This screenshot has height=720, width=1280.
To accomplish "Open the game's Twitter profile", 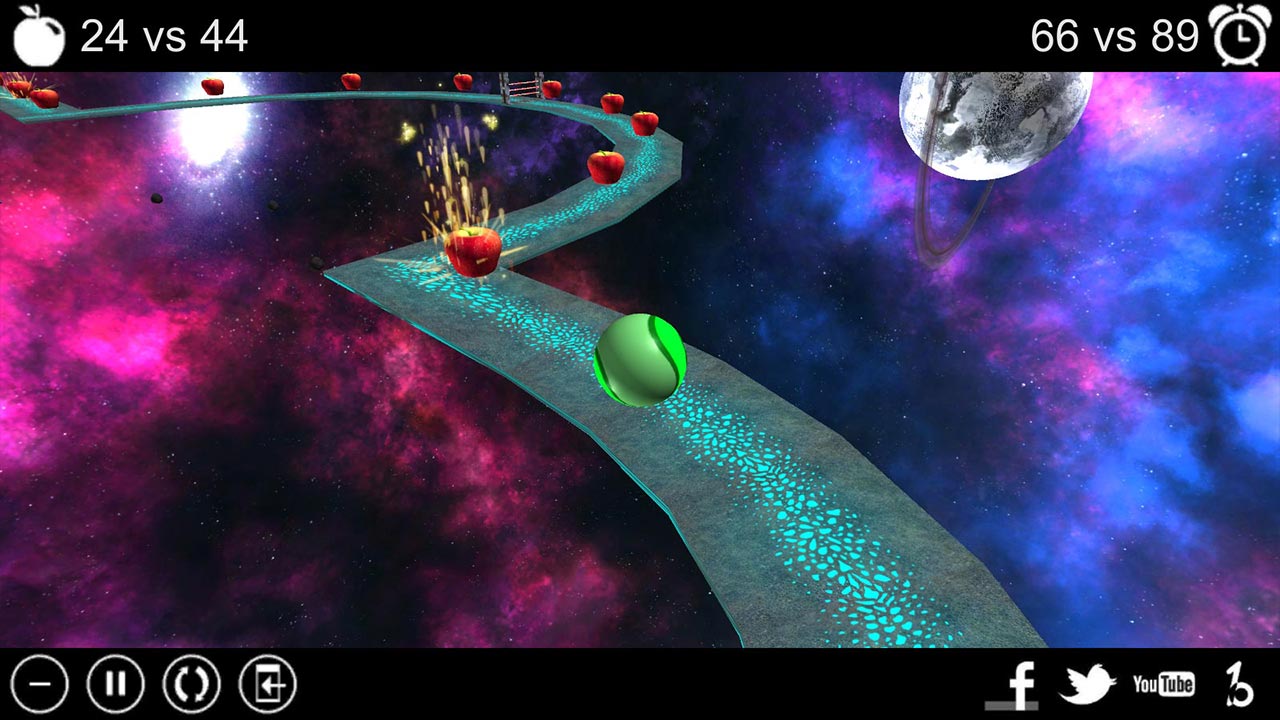I will (1091, 684).
